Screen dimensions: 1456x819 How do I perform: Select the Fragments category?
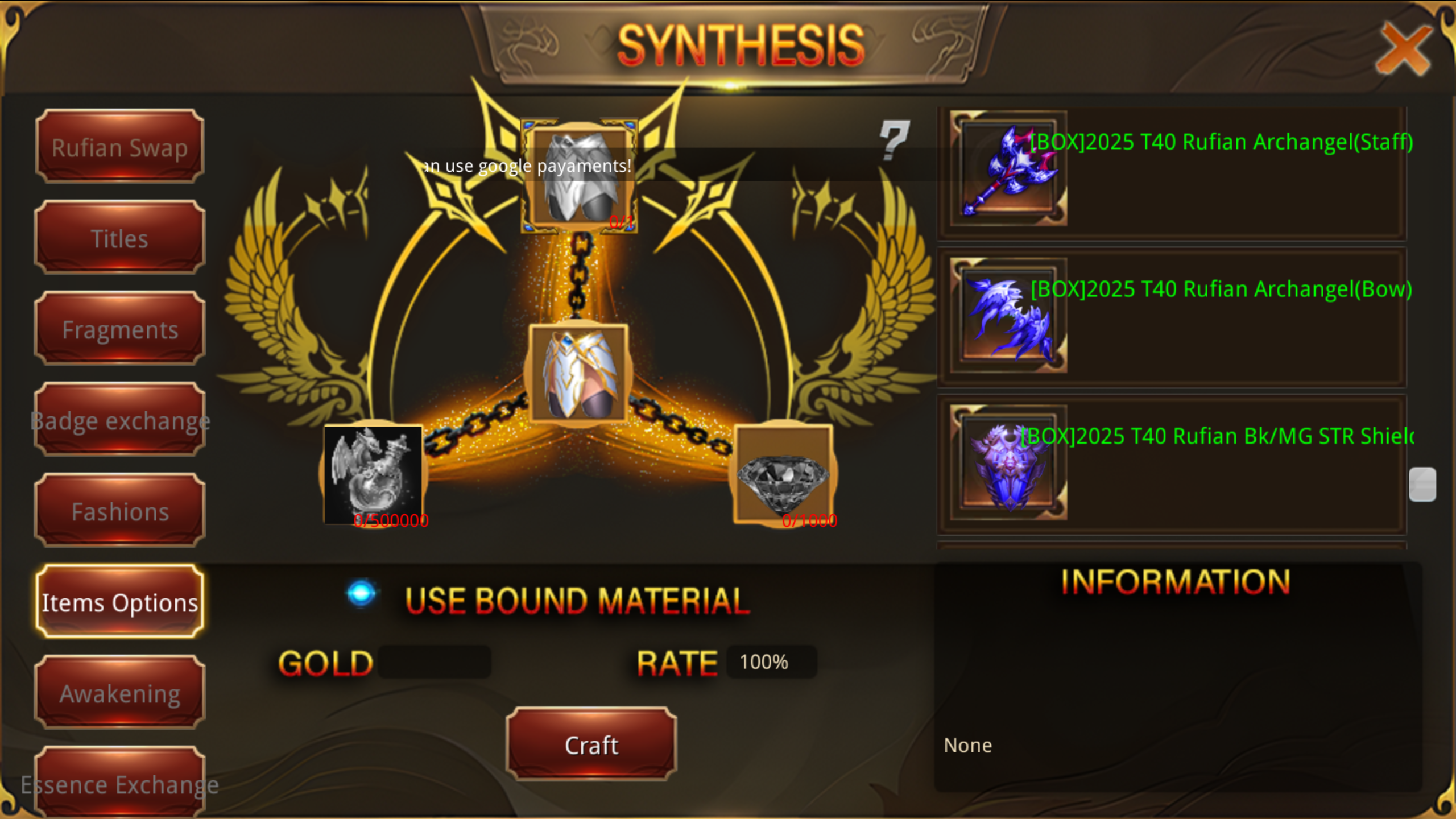pos(119,329)
